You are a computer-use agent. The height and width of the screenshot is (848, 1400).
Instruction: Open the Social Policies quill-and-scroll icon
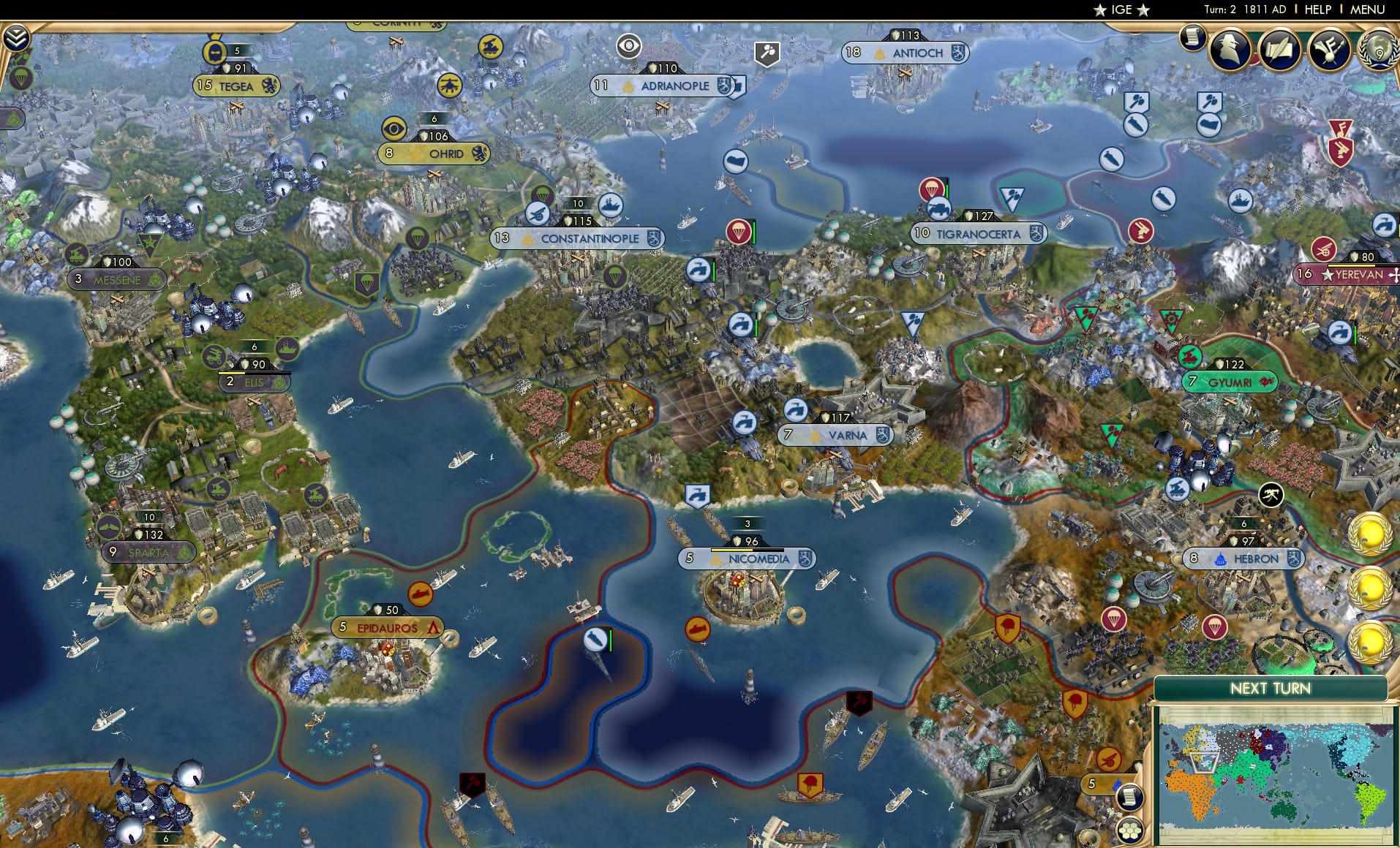[1279, 50]
